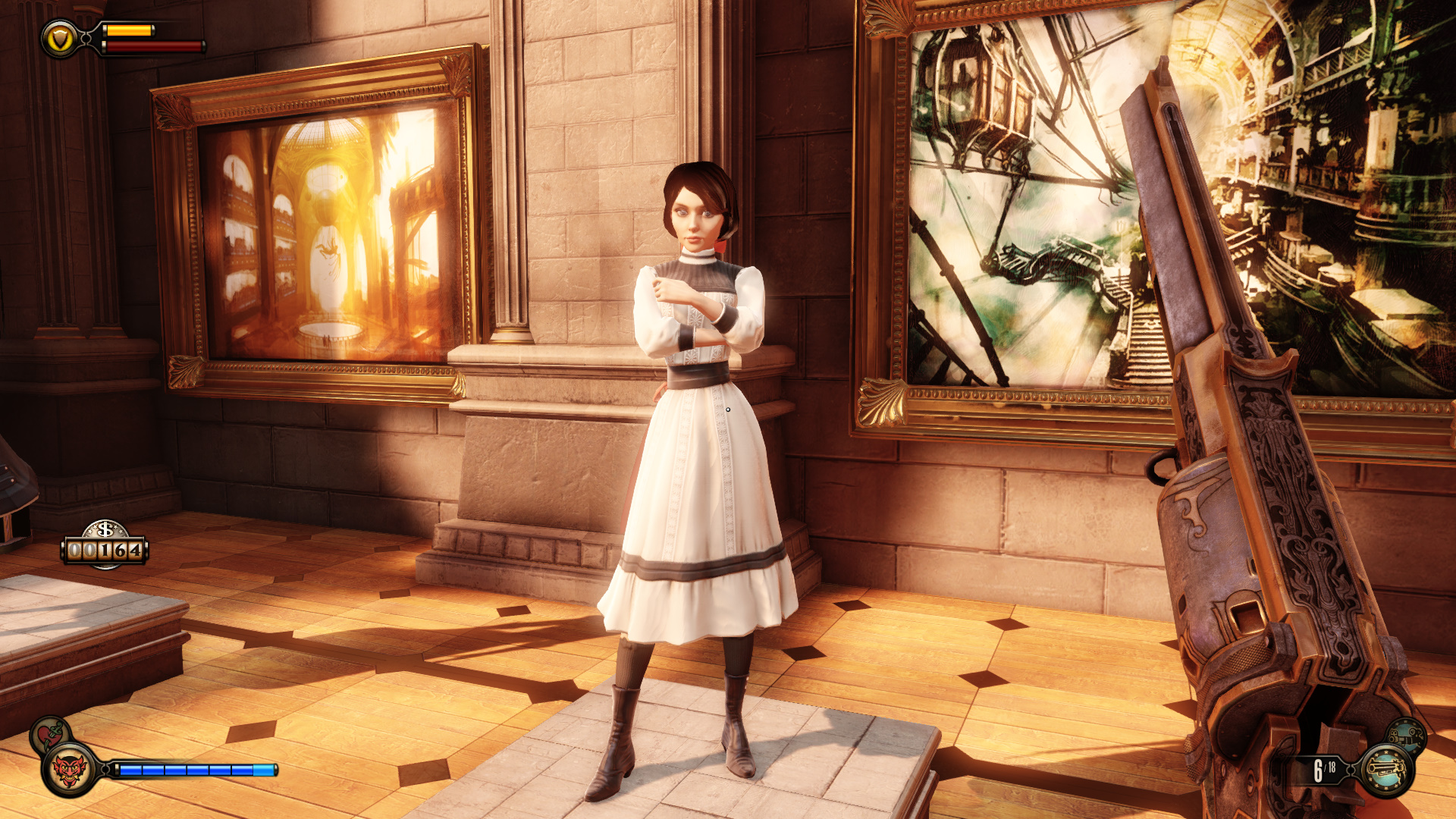Switch to the Possession heart vigor icon
The height and width of the screenshot is (819, 1456).
click(x=49, y=733)
